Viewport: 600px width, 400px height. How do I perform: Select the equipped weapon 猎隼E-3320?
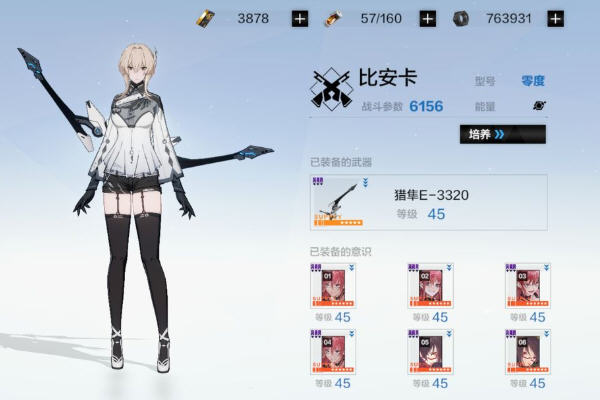[428, 202]
